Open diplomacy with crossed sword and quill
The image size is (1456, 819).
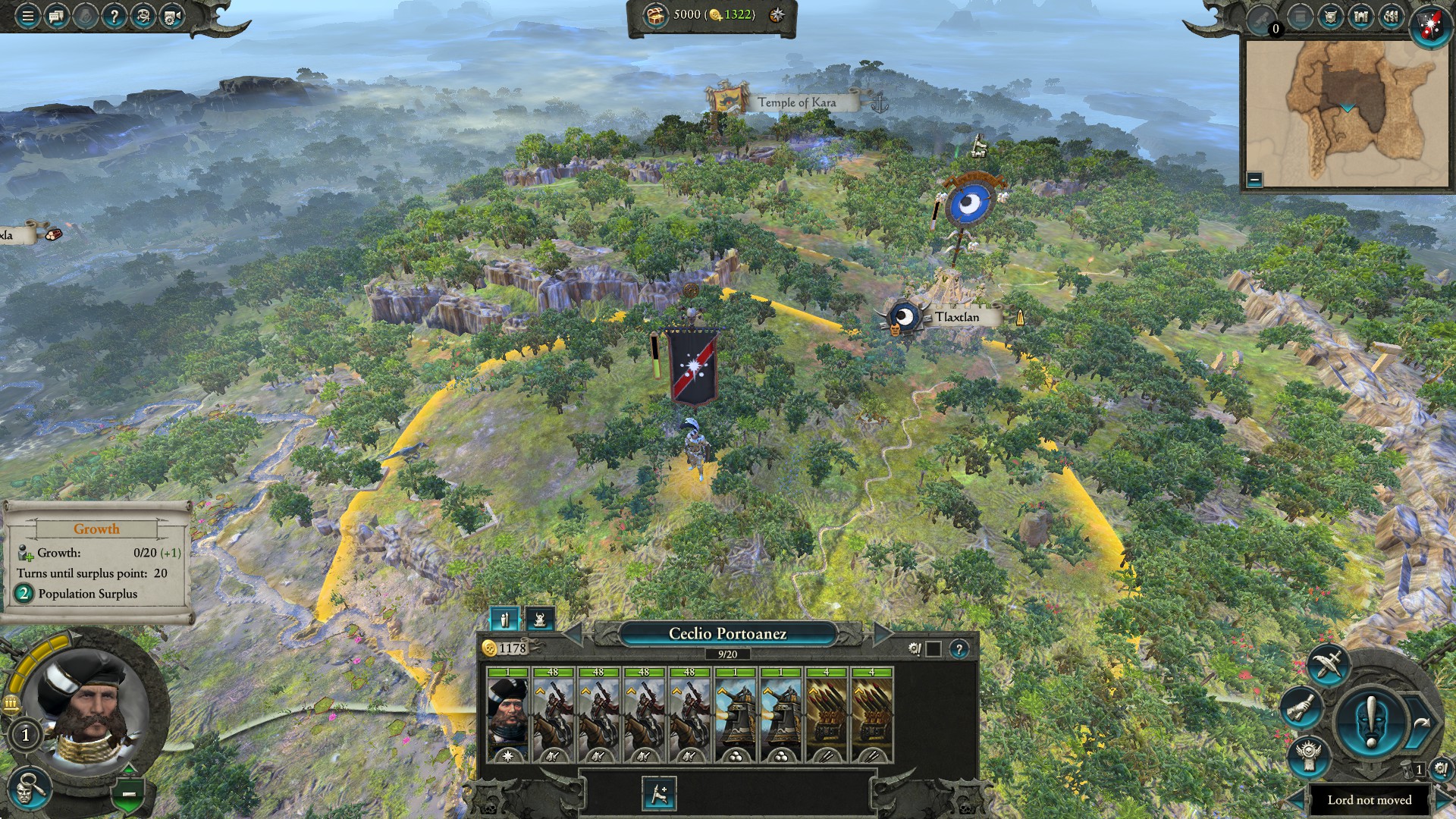(x=1327, y=665)
